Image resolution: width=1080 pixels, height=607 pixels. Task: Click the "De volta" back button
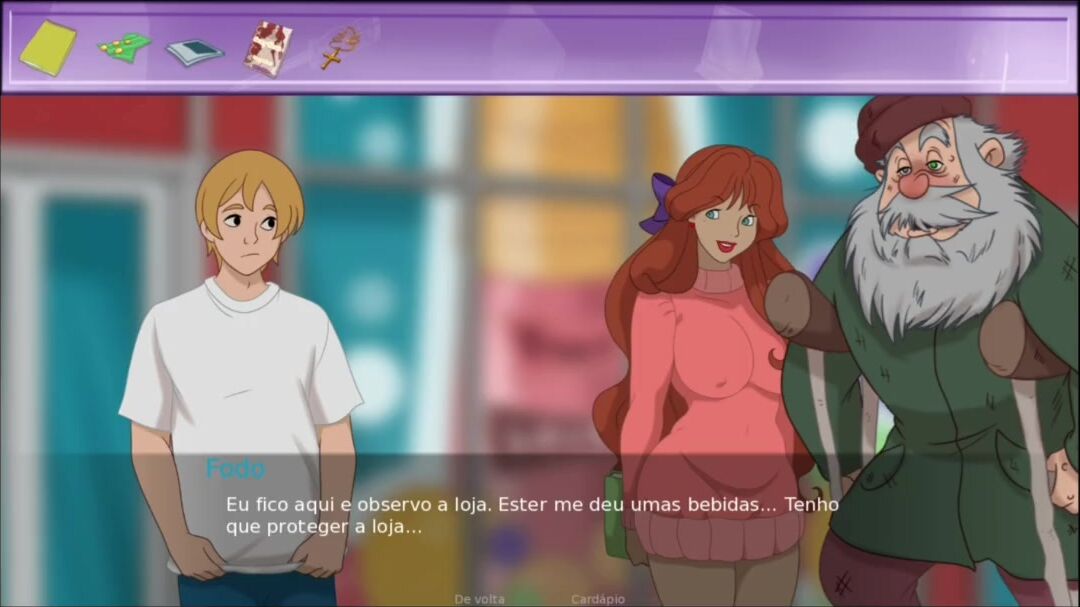[479, 599]
